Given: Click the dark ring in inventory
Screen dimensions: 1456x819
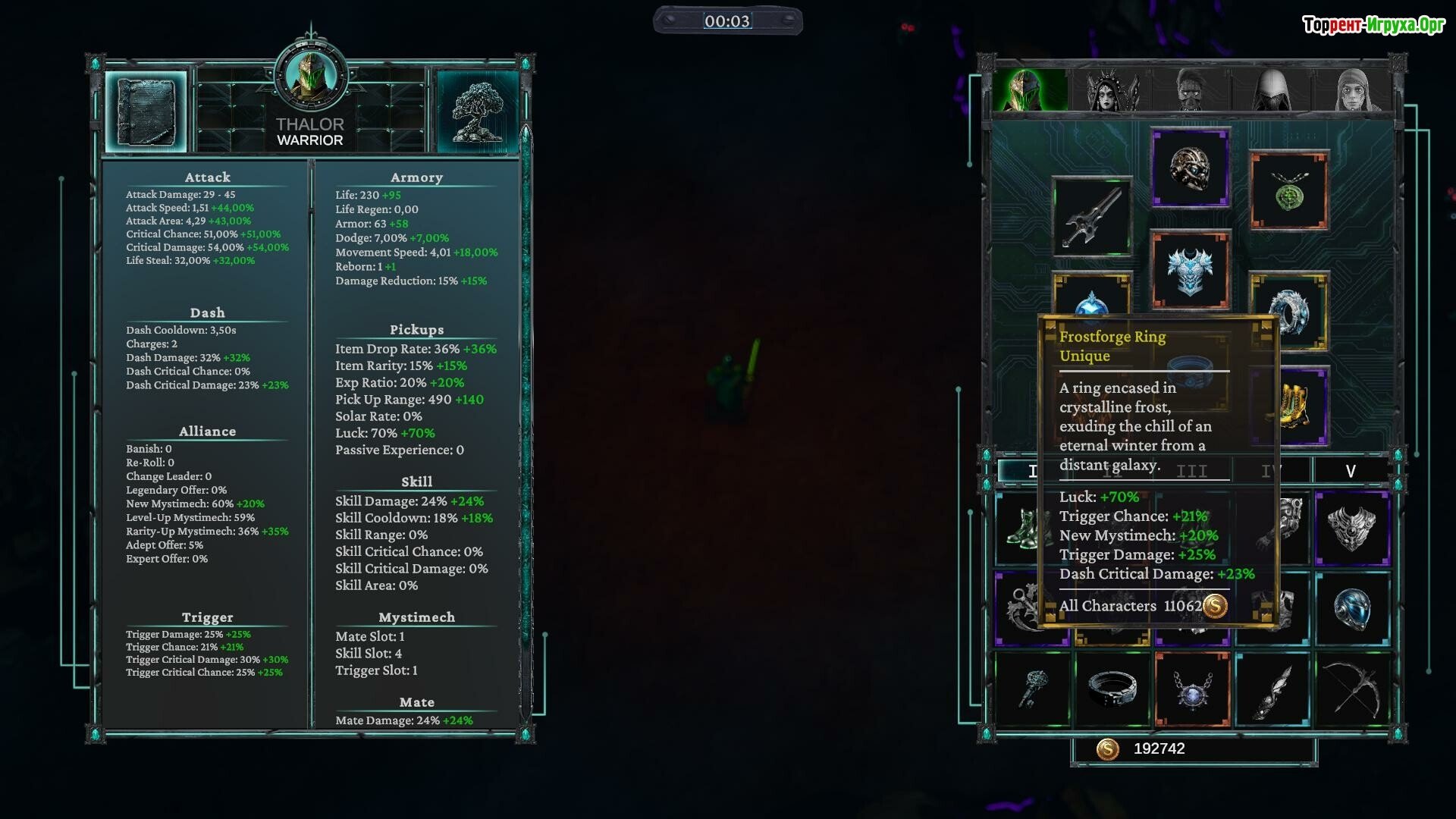Looking at the screenshot, I should 1112,689.
